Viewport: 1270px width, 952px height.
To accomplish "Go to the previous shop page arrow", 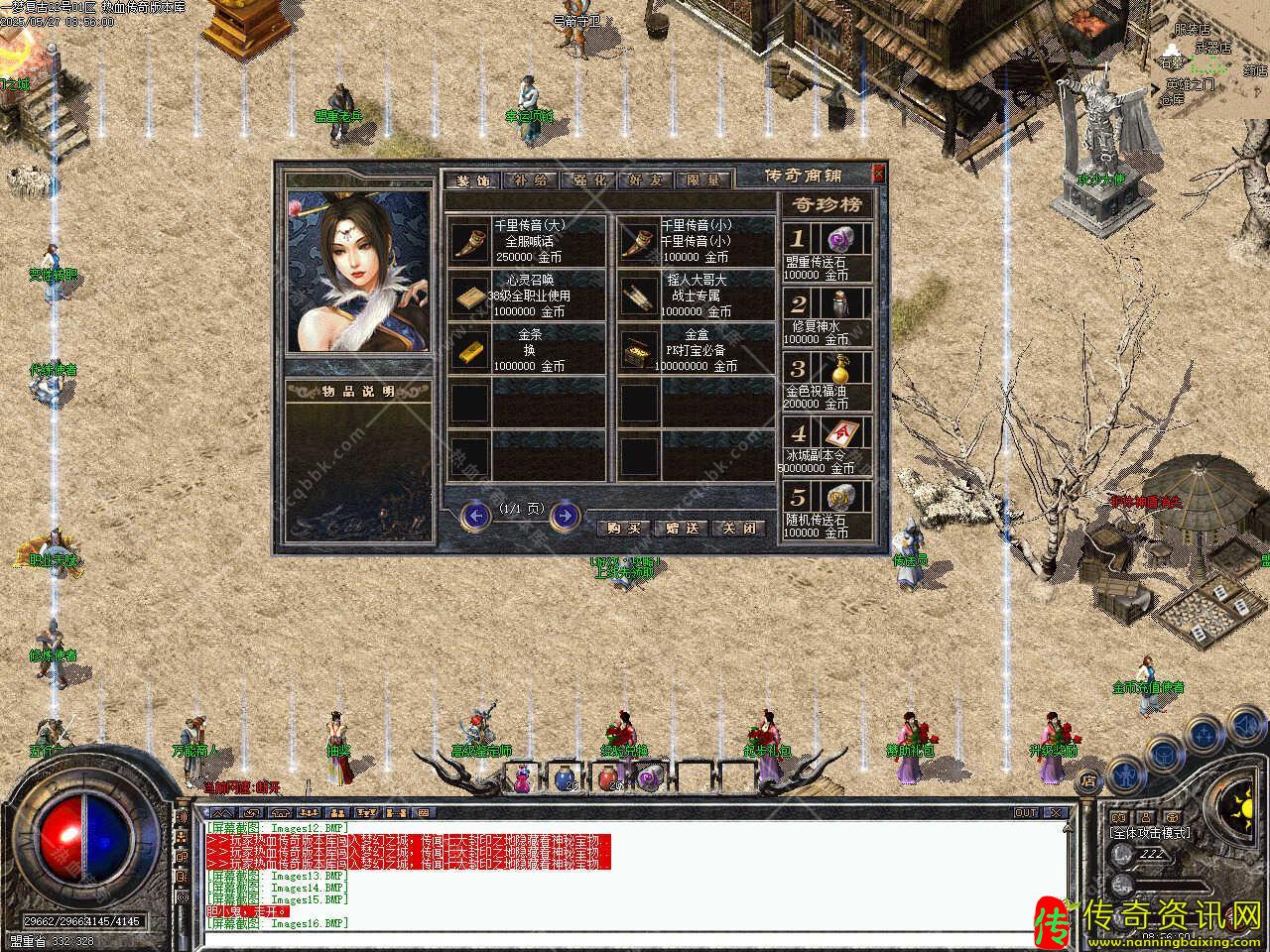I will point(477,515).
